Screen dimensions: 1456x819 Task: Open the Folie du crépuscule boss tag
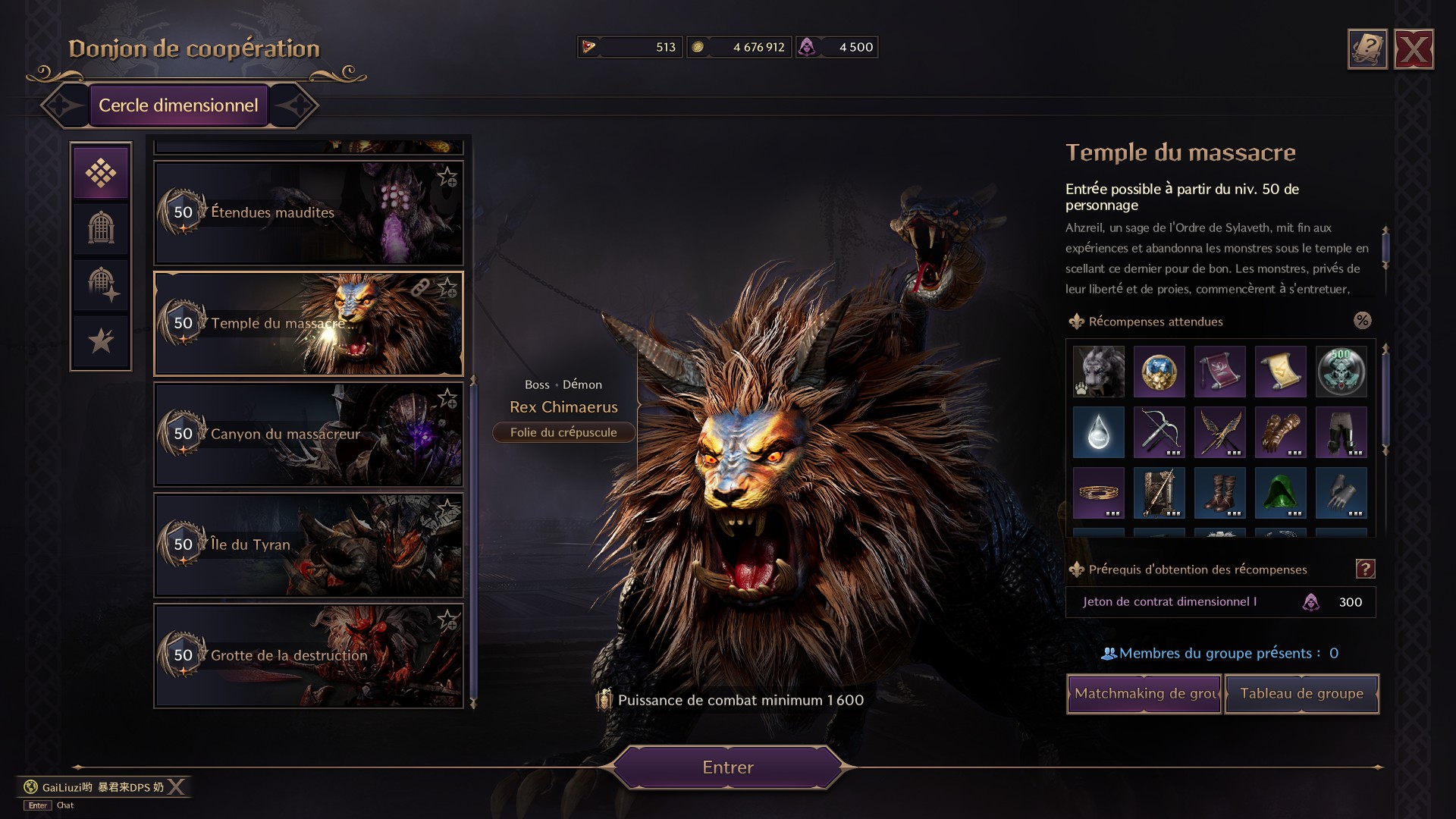pos(563,432)
